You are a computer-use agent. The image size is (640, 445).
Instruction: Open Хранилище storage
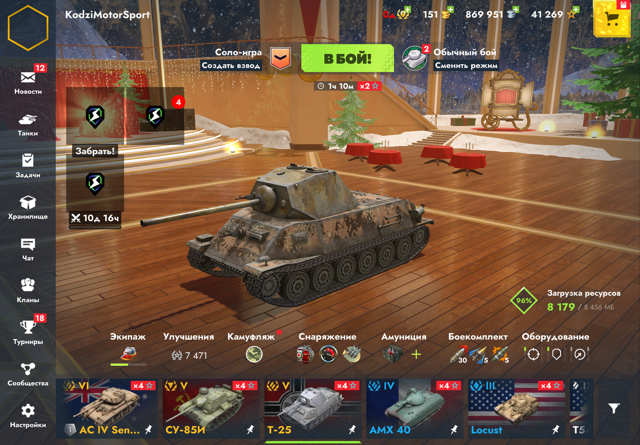[x=28, y=207]
